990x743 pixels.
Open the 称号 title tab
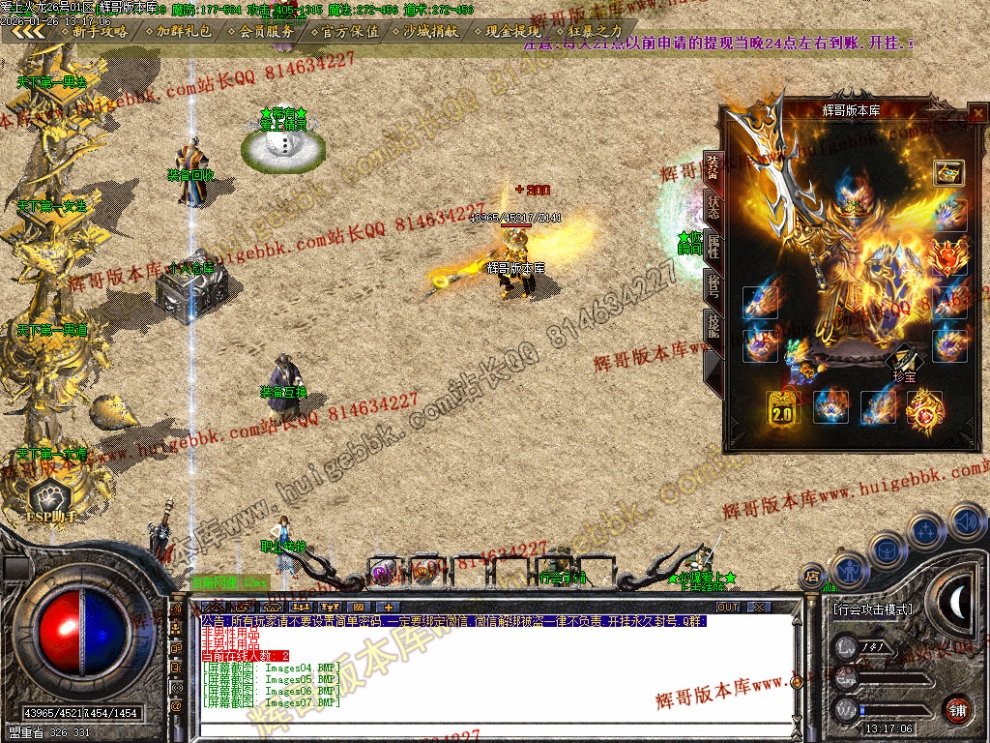tap(712, 286)
